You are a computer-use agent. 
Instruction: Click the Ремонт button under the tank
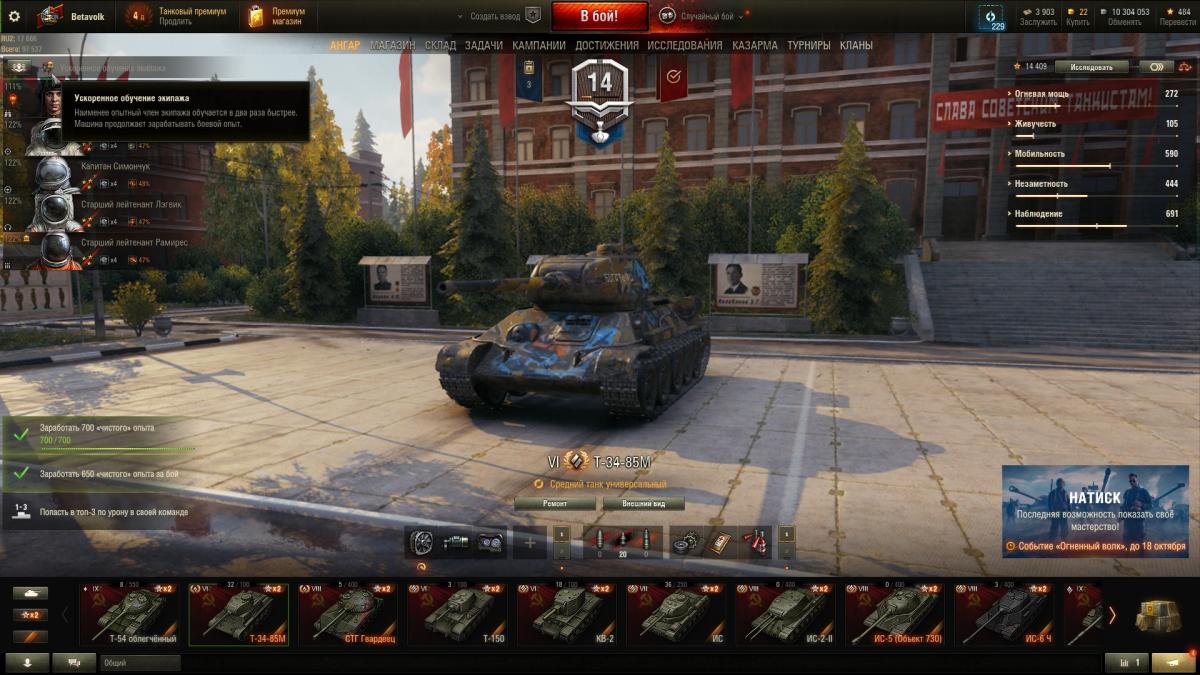coord(555,504)
